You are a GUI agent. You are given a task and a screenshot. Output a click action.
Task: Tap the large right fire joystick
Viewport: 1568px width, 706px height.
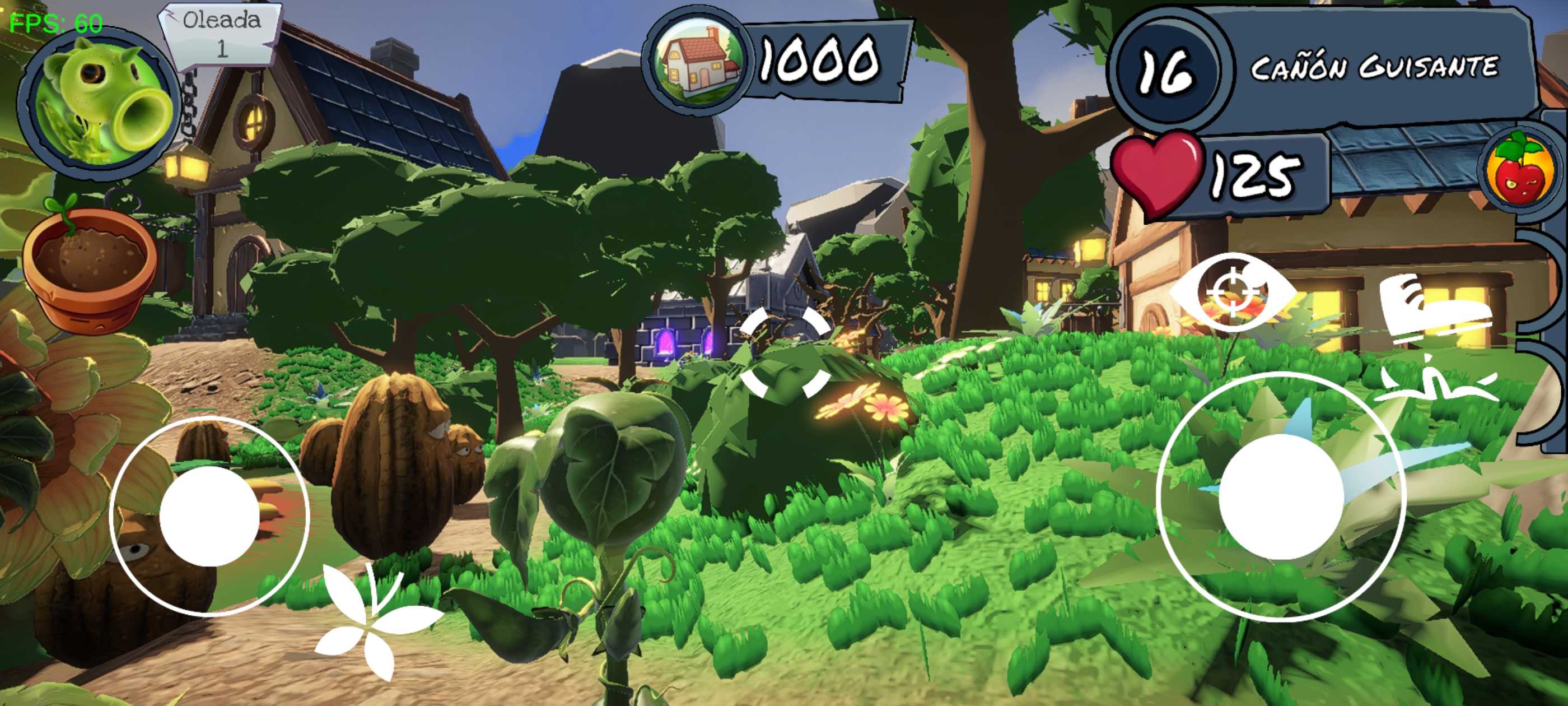1281,496
